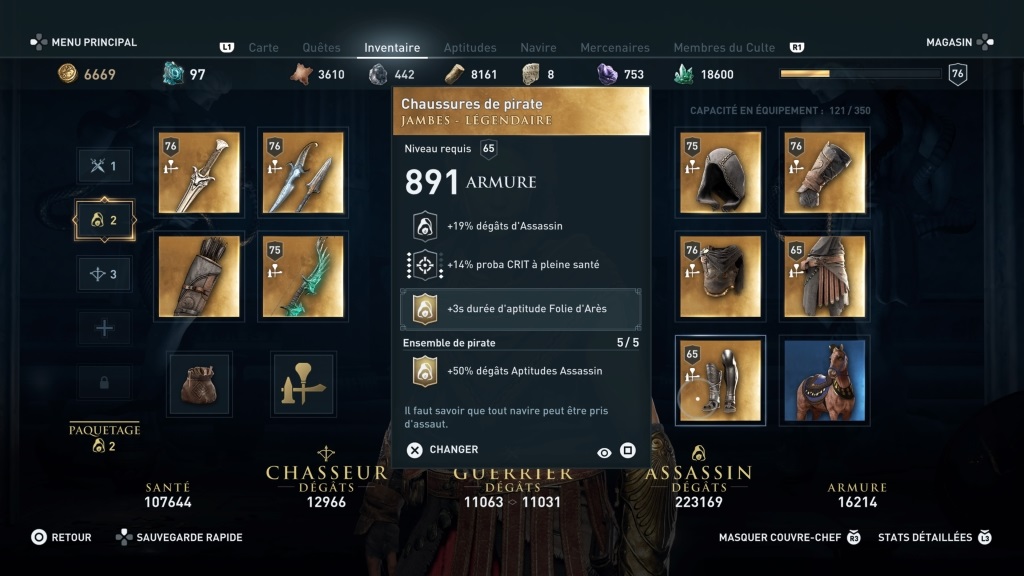
Task: Choose the bracers arm armor slot
Action: click(x=824, y=173)
